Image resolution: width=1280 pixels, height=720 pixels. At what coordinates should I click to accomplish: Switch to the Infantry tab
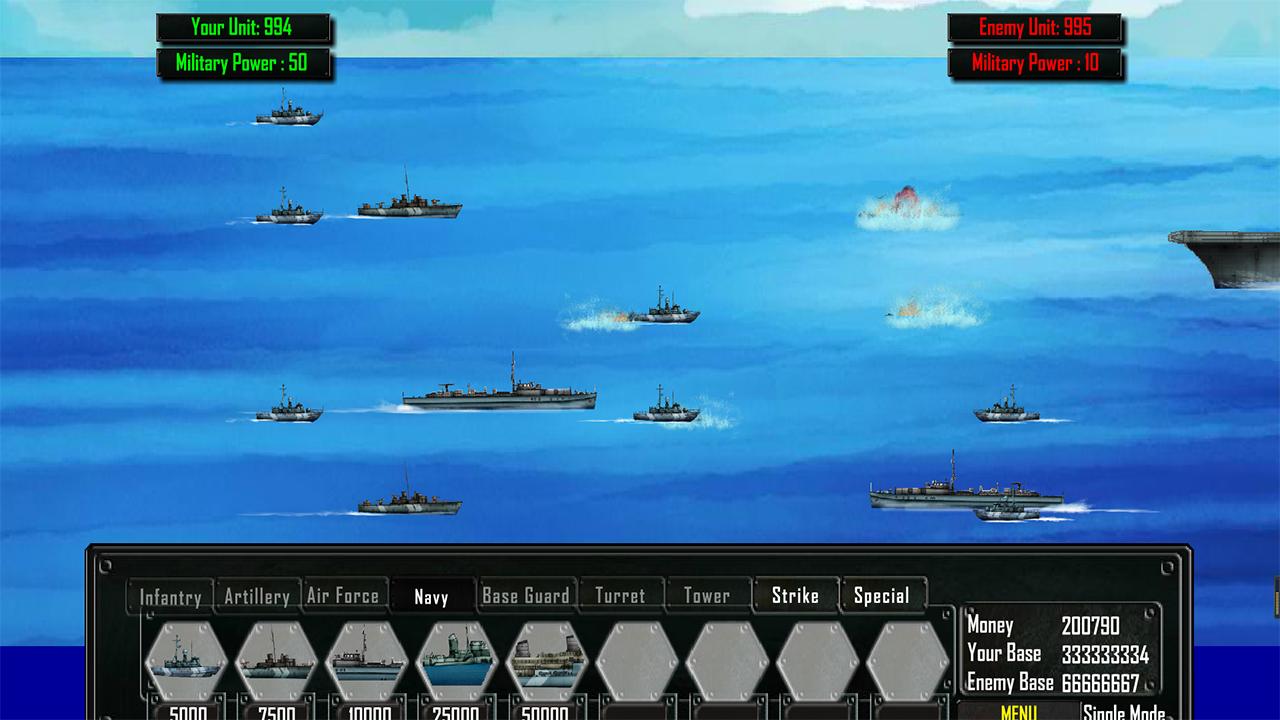coord(170,597)
